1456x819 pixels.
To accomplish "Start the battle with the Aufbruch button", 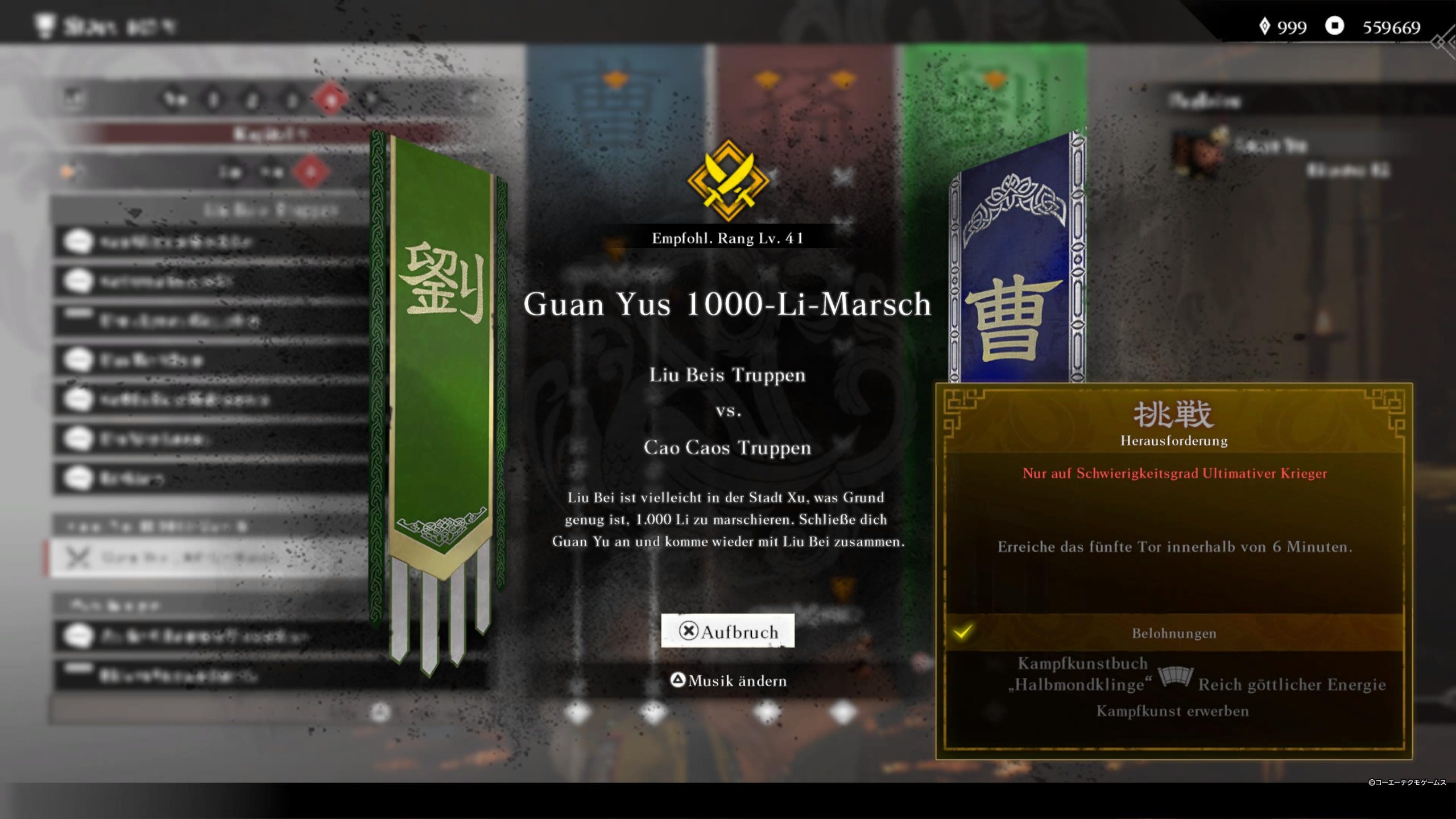I will (727, 631).
